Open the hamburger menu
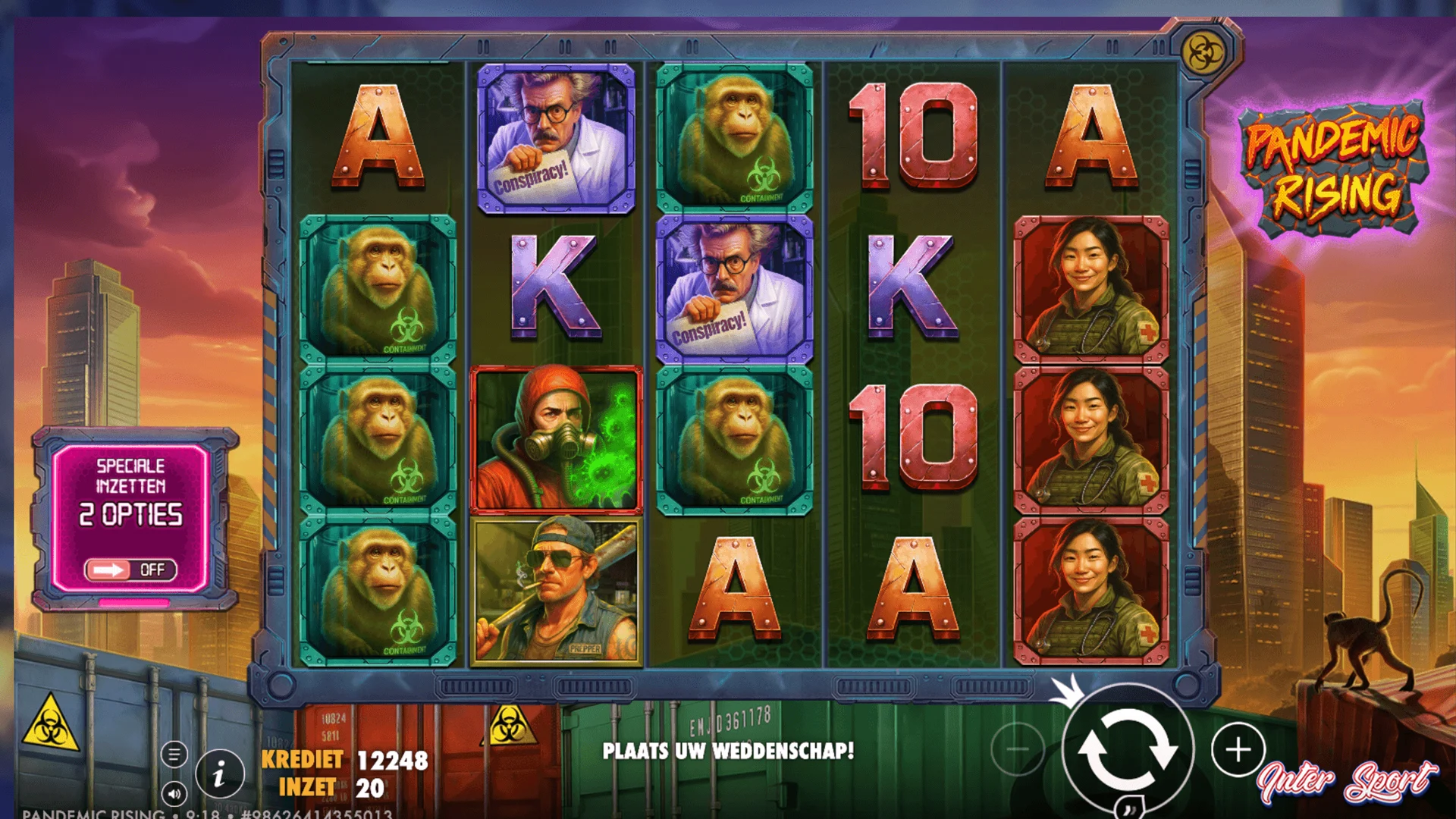The width and height of the screenshot is (1456, 819). [174, 755]
